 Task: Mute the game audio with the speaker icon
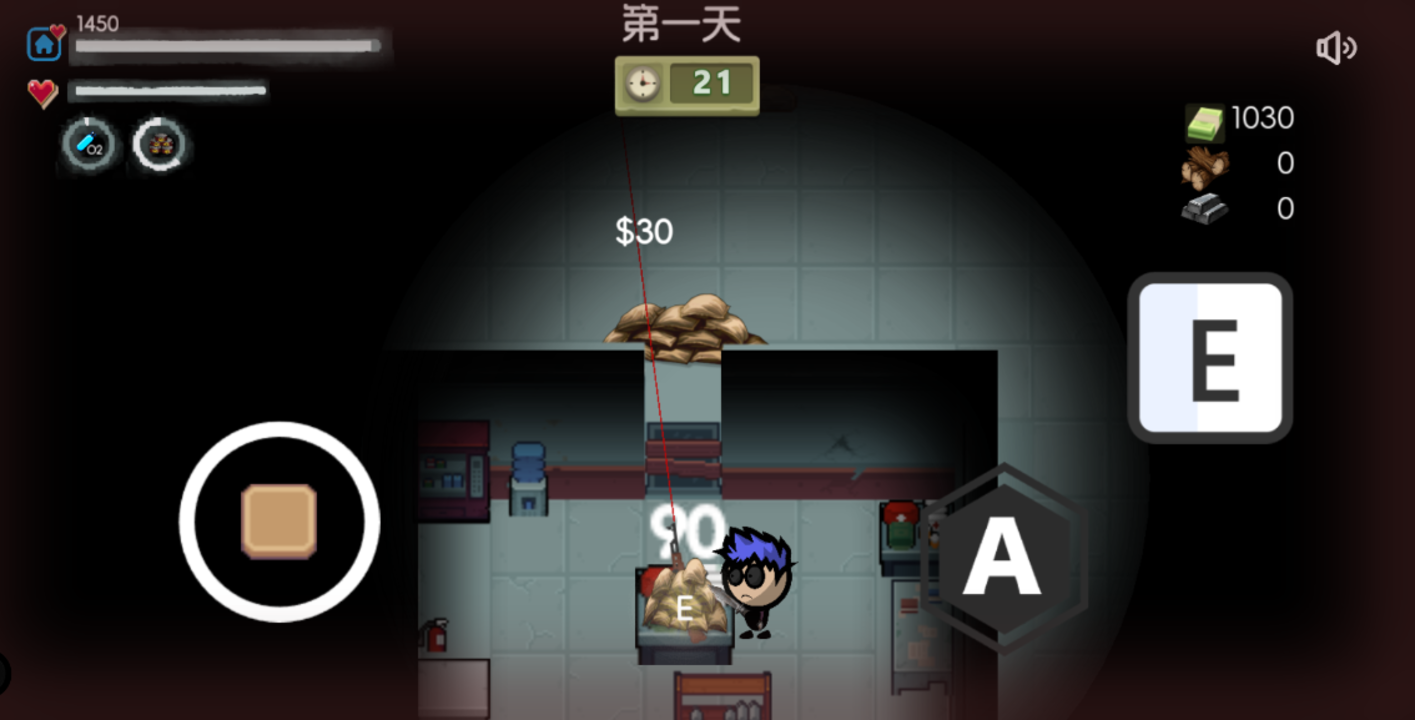[x=1337, y=48]
